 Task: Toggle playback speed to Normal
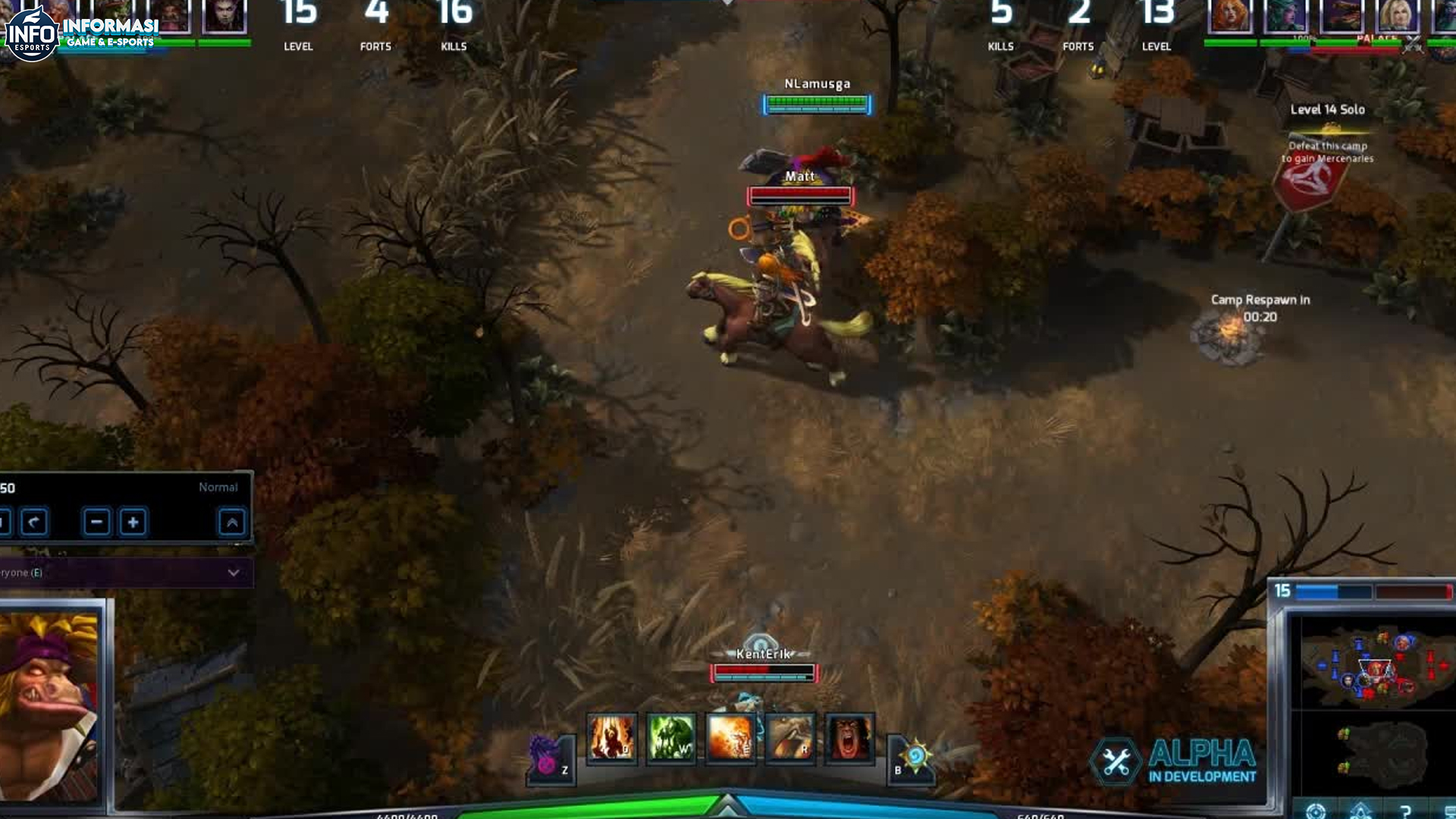[217, 488]
